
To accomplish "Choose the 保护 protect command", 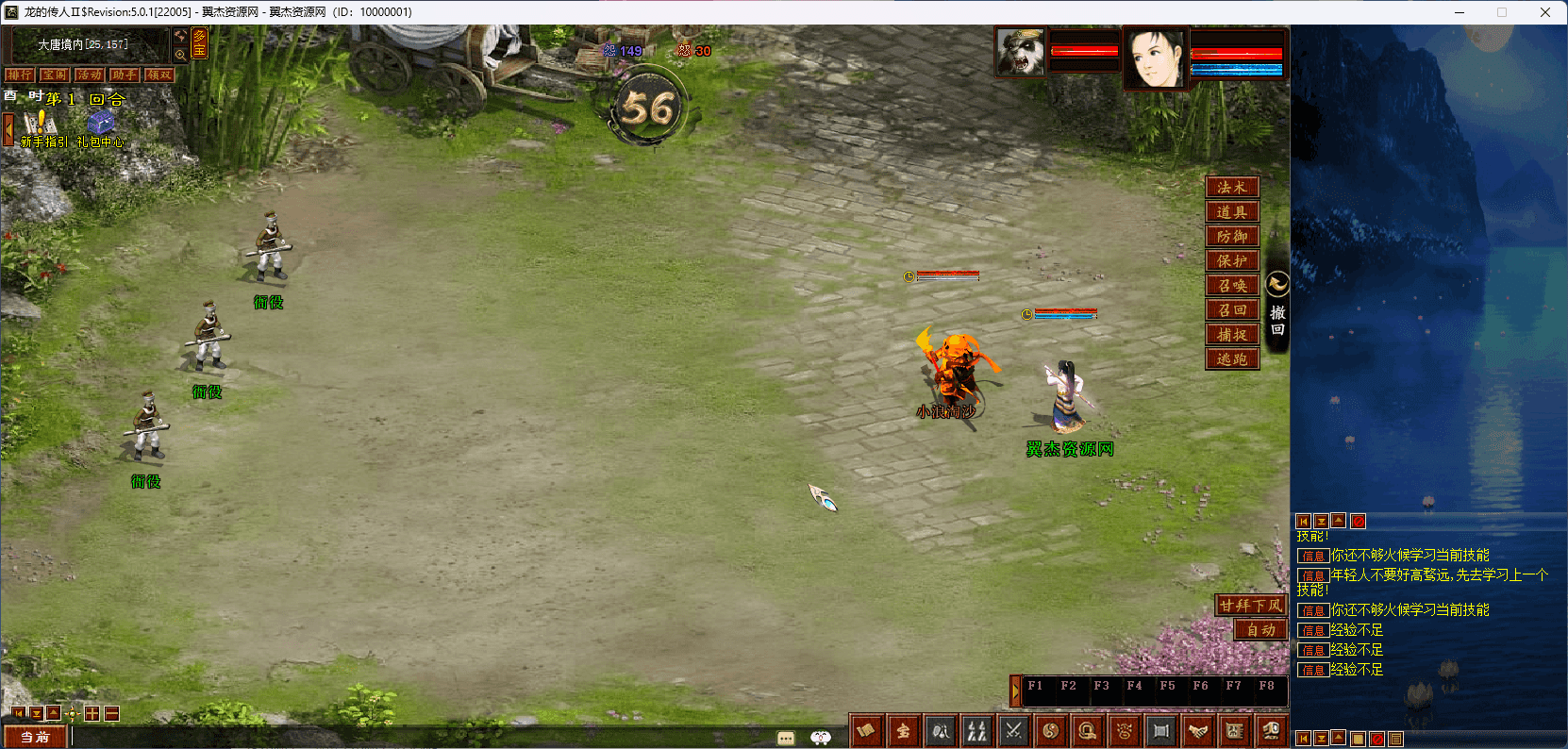I will click(1232, 261).
